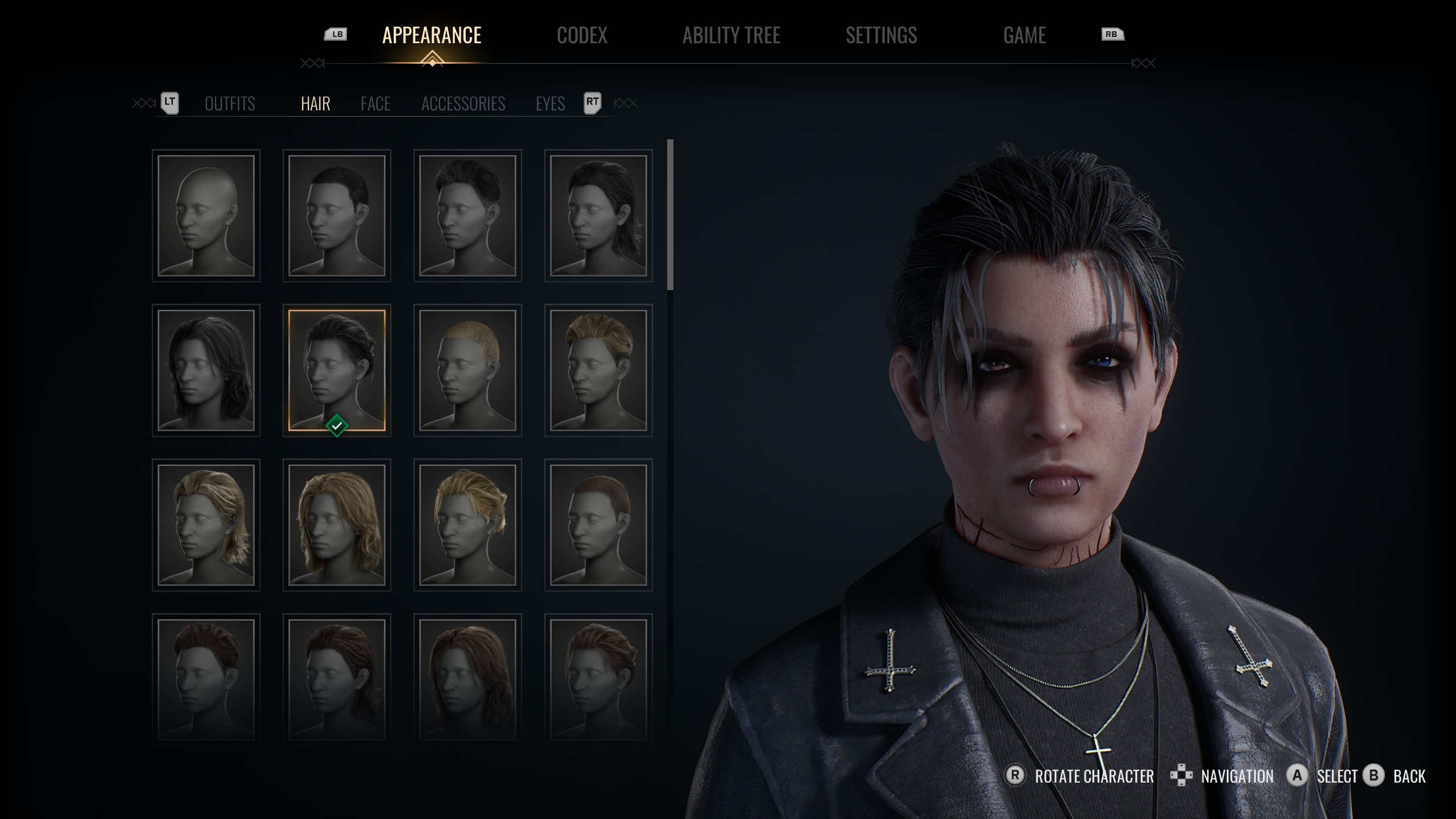
Task: Click the Appearance tab heading
Action: coord(432,35)
